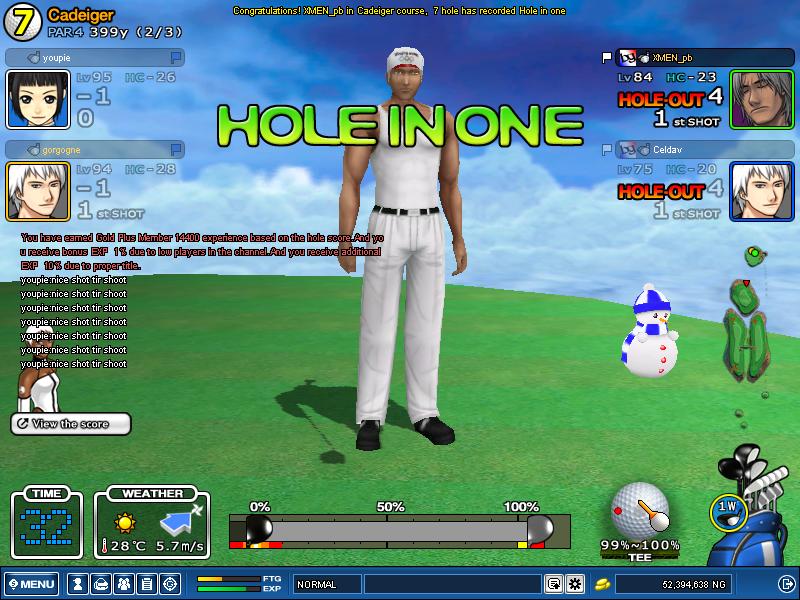Open the player profile toolbar icon
The image size is (800, 600).
[76, 584]
